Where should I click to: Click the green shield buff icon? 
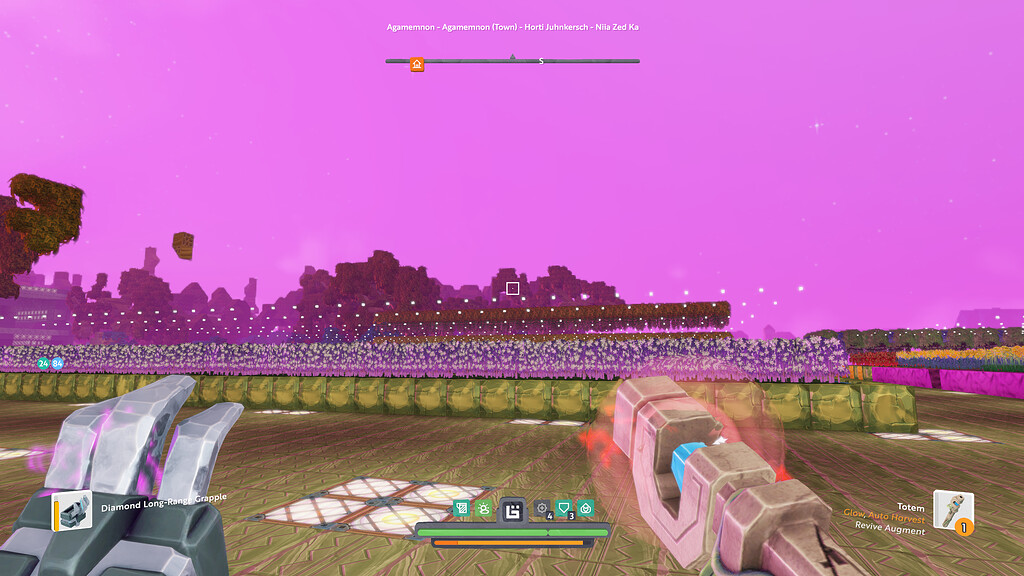point(564,509)
